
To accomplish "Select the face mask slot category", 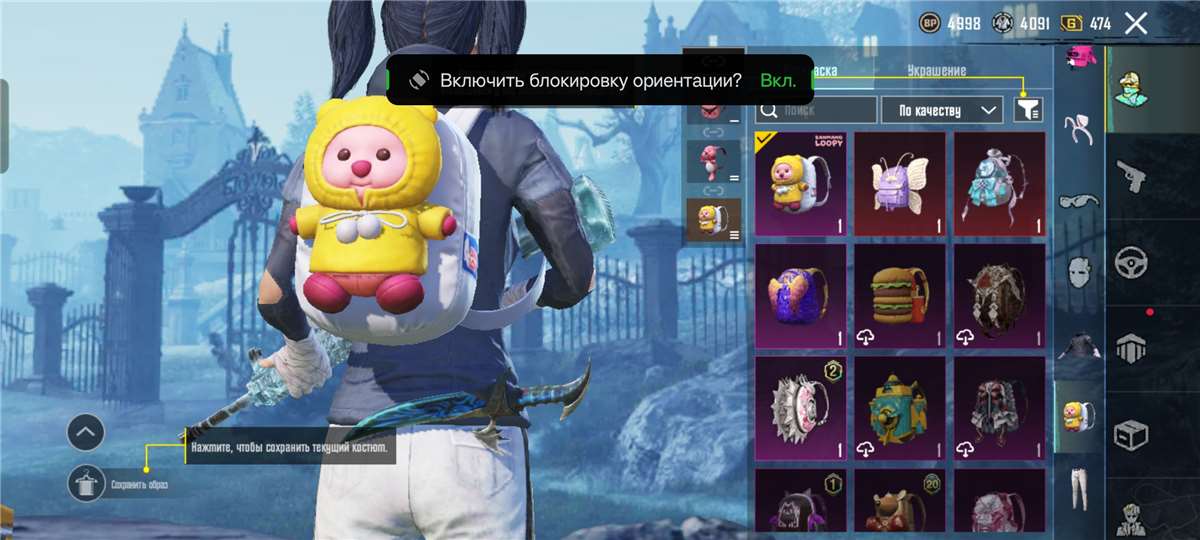I will point(1079,270).
